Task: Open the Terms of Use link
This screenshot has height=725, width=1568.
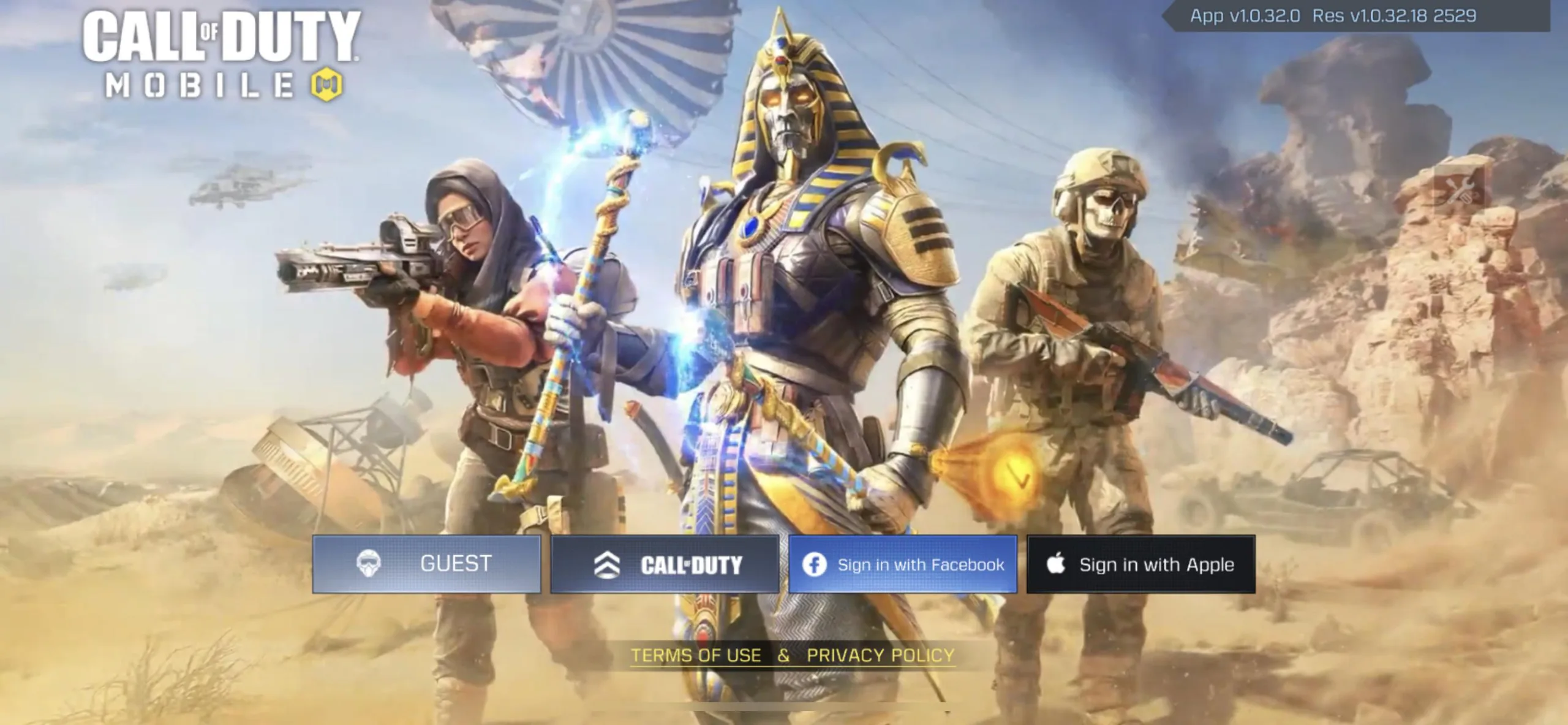Action: click(x=696, y=655)
